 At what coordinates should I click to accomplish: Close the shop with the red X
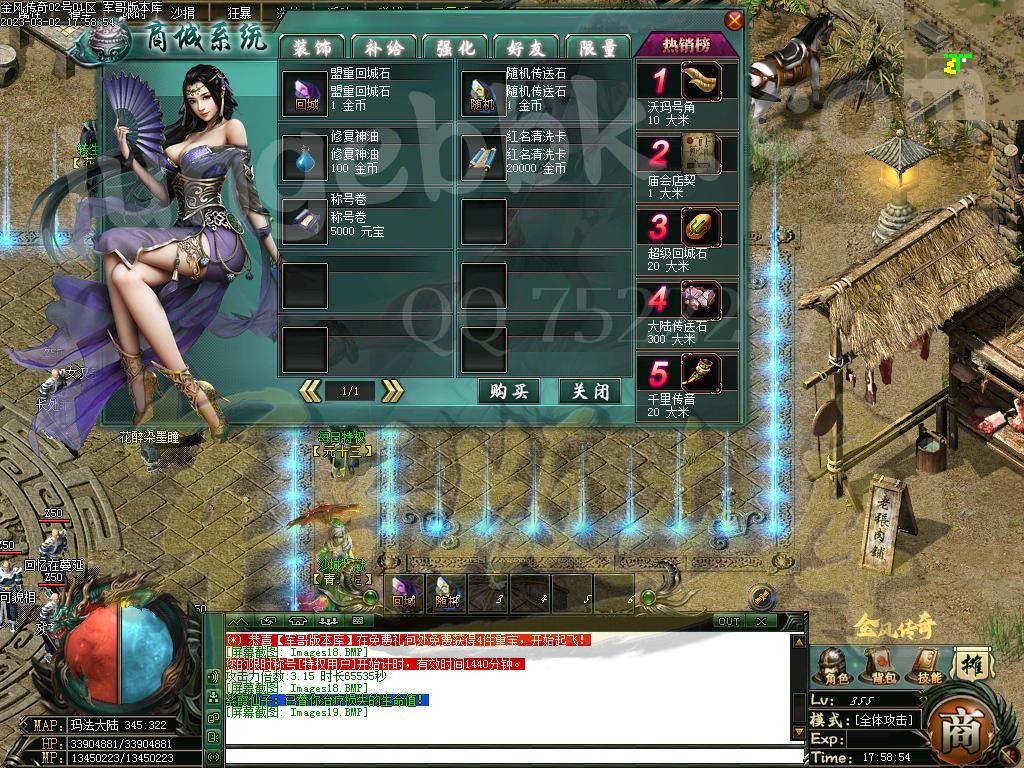coord(735,20)
